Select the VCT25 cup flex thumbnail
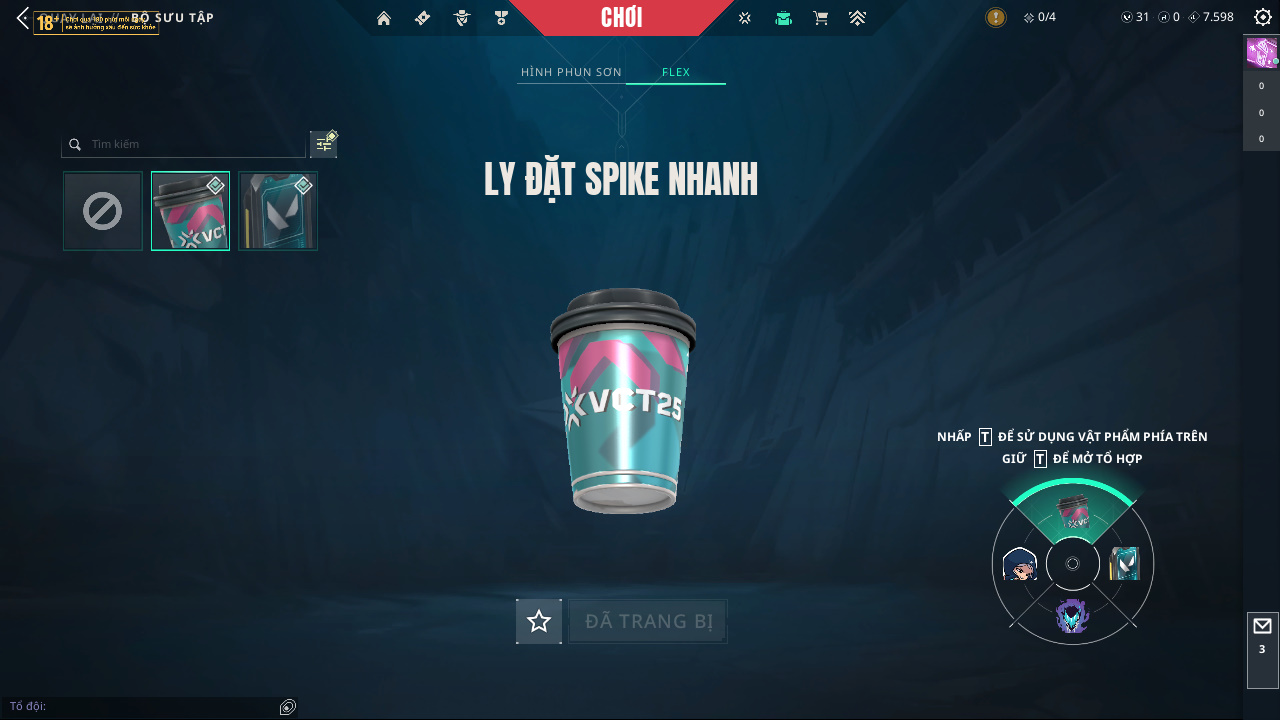 point(190,211)
